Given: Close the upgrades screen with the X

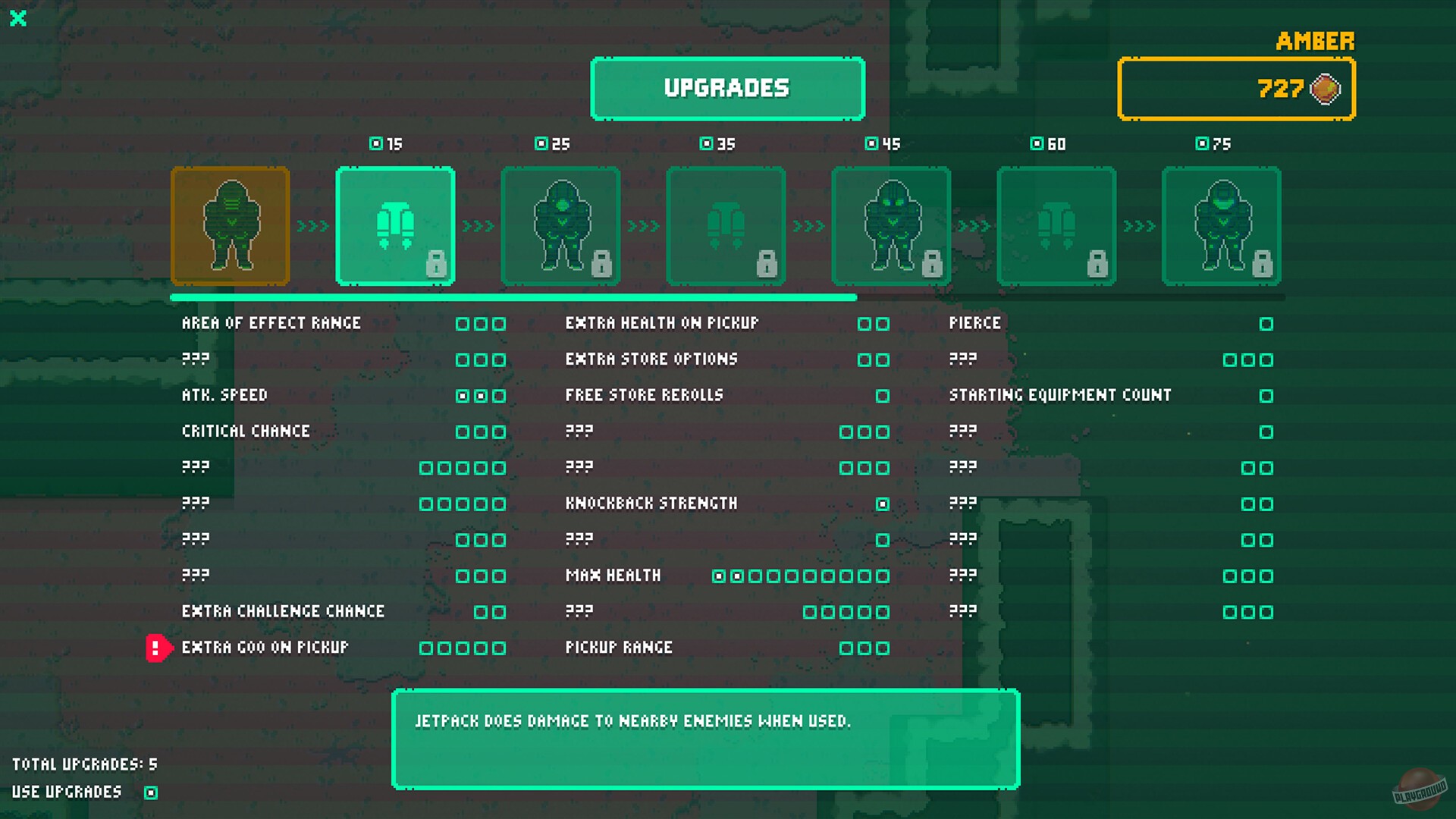Looking at the screenshot, I should pyautogui.click(x=18, y=19).
